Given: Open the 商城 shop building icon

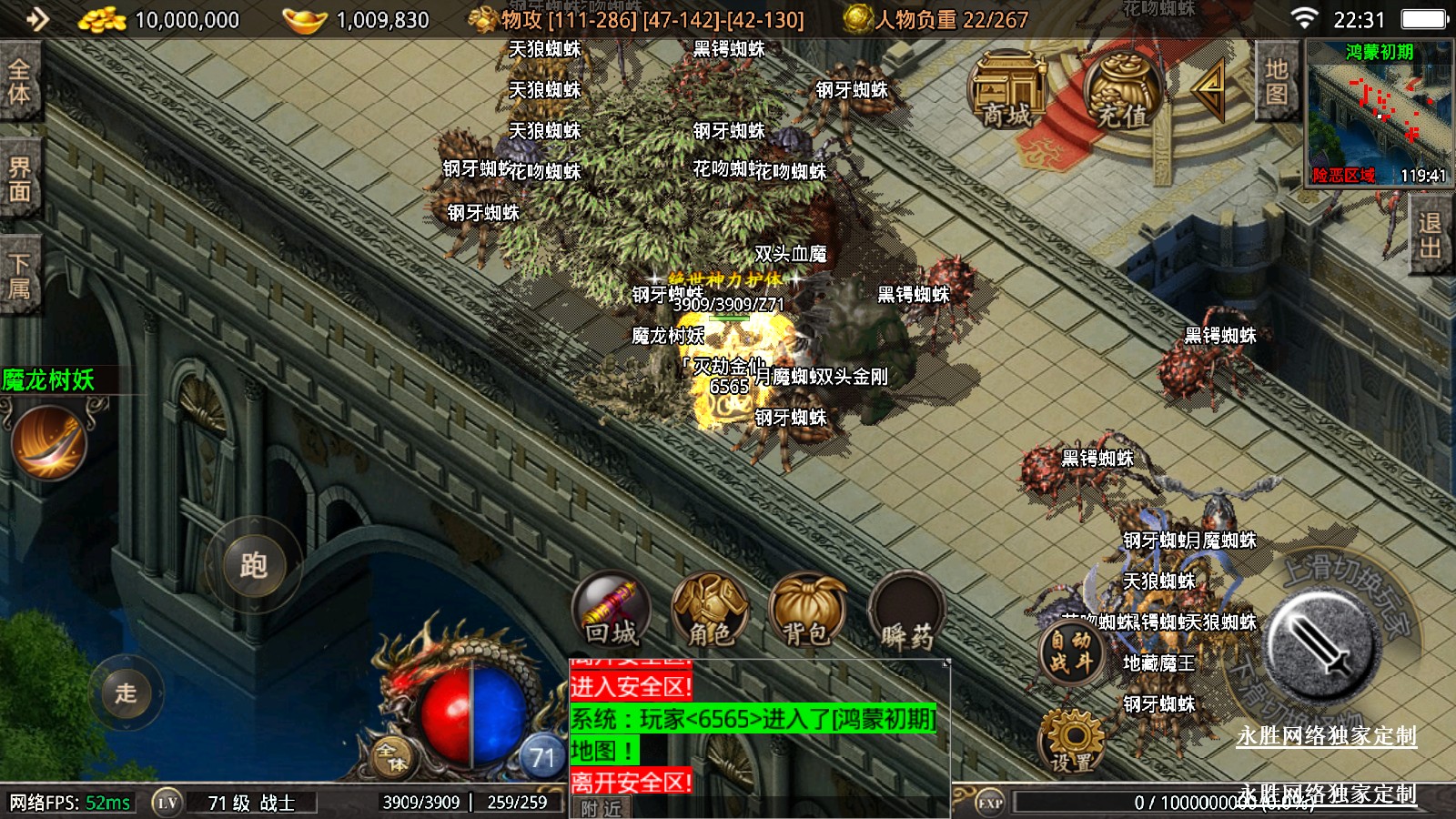Looking at the screenshot, I should [1006, 91].
